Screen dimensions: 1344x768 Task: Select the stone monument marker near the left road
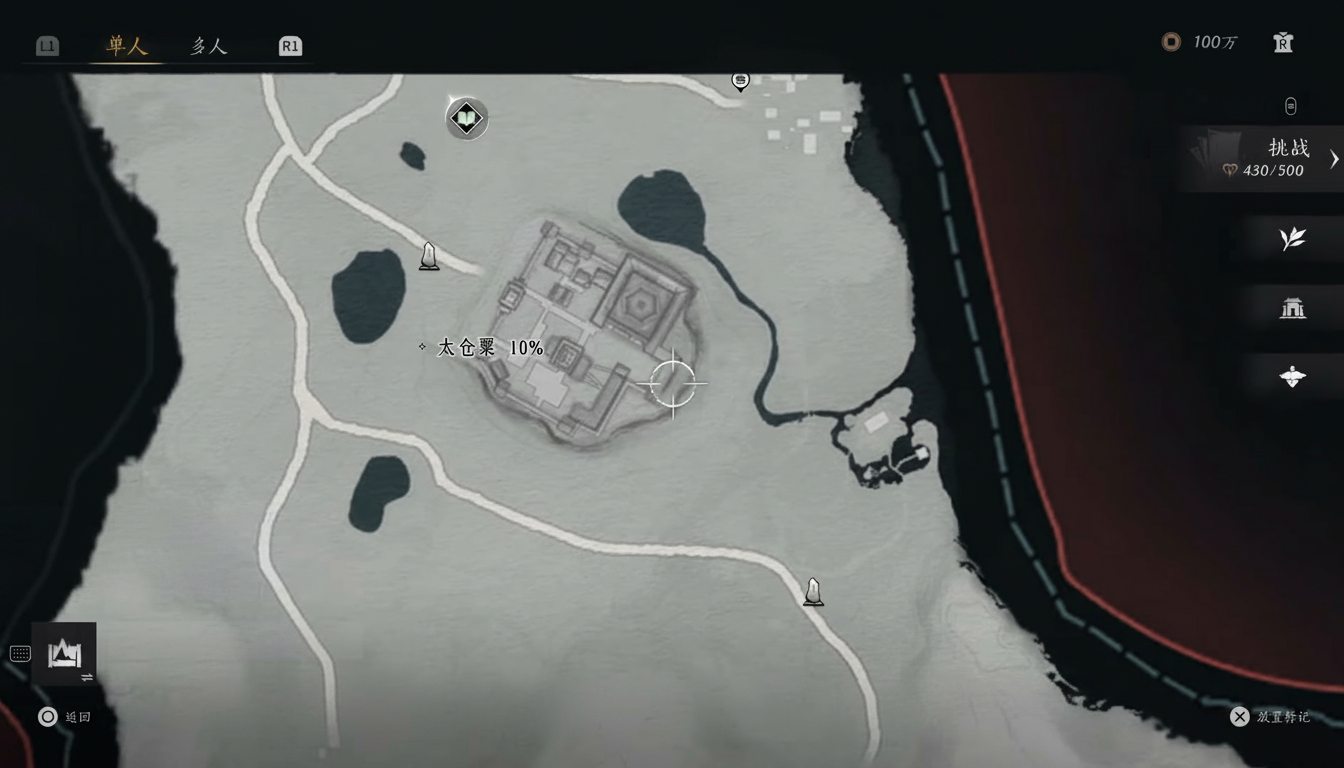(429, 257)
